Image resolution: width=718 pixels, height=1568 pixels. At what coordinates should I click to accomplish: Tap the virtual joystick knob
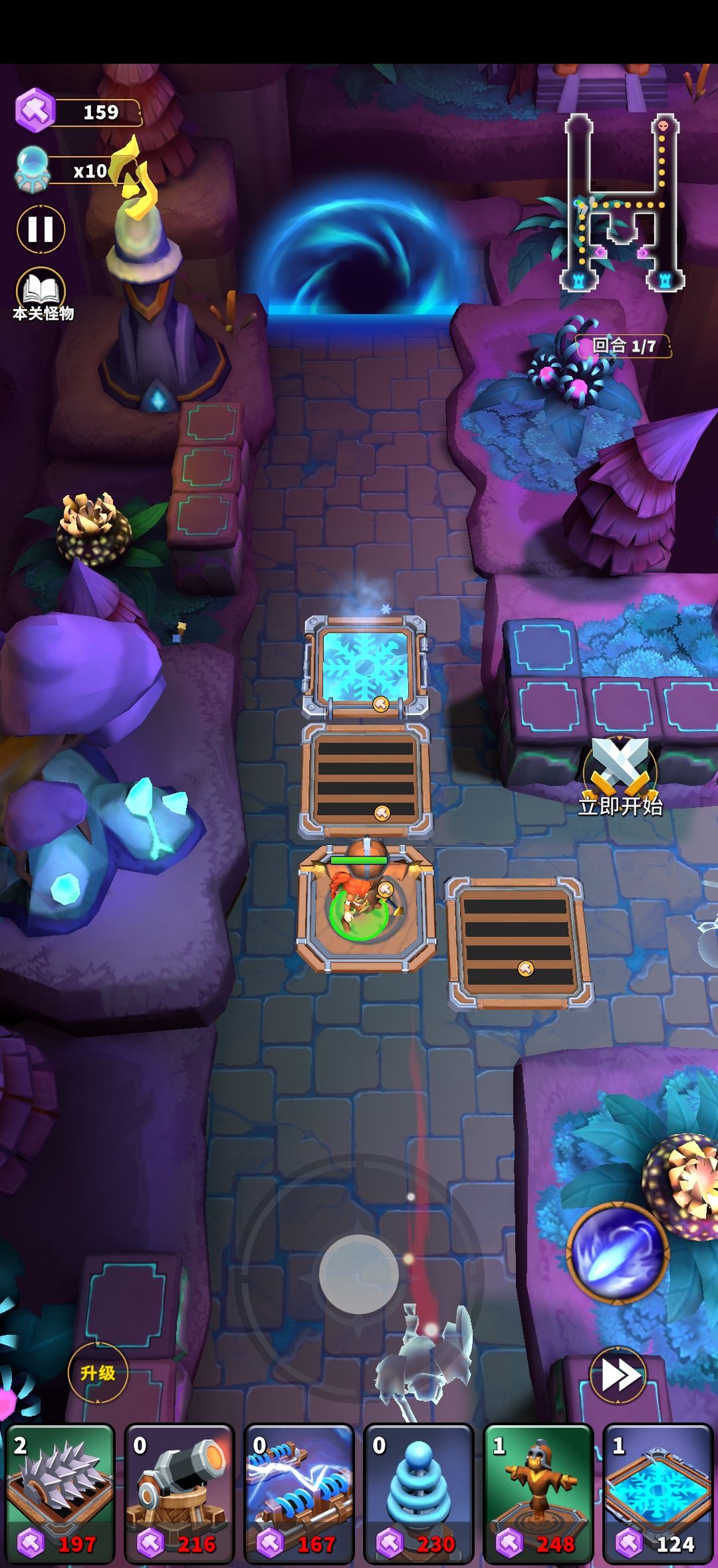359,1274
